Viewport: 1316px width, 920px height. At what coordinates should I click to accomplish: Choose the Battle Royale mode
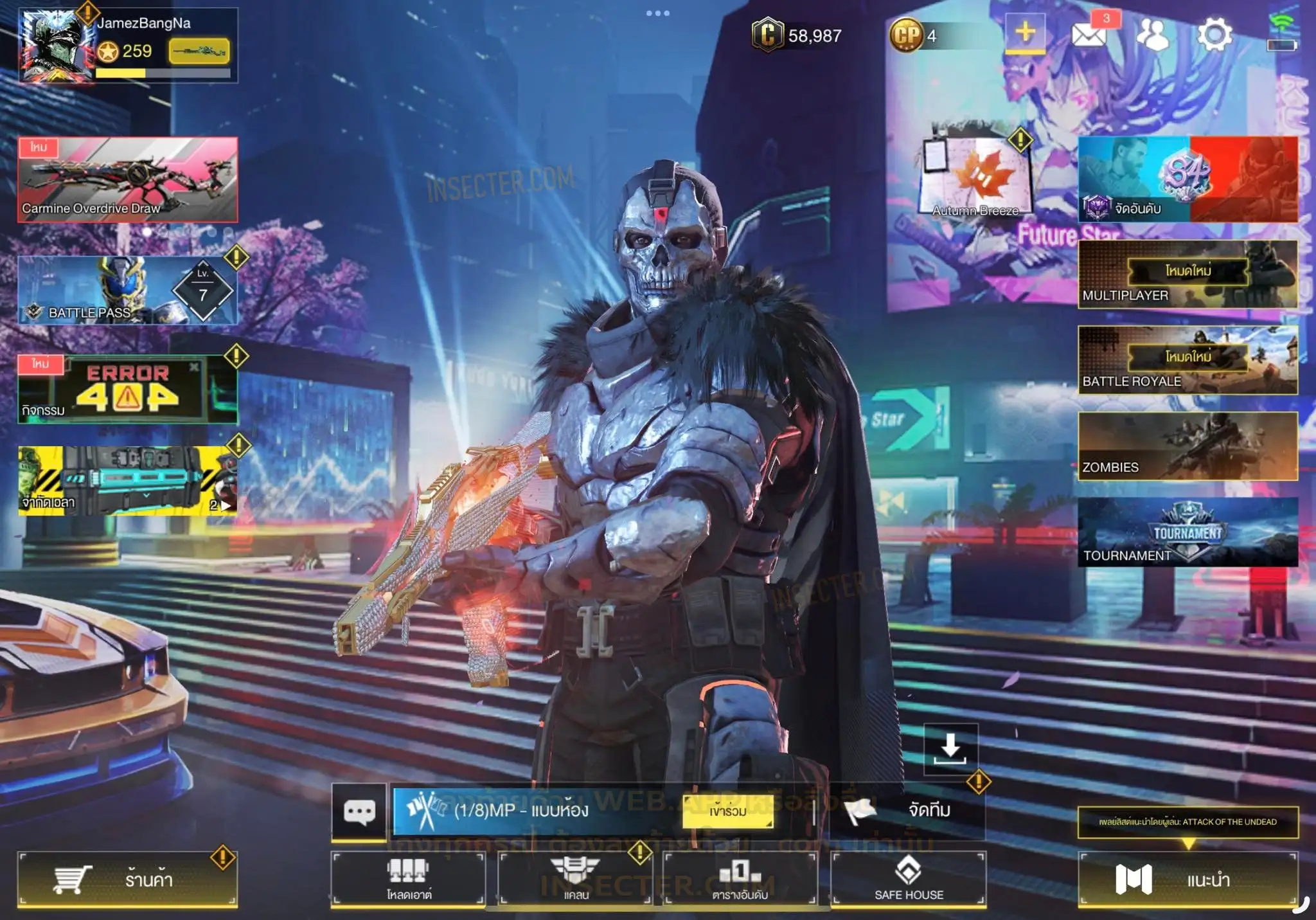1187,360
